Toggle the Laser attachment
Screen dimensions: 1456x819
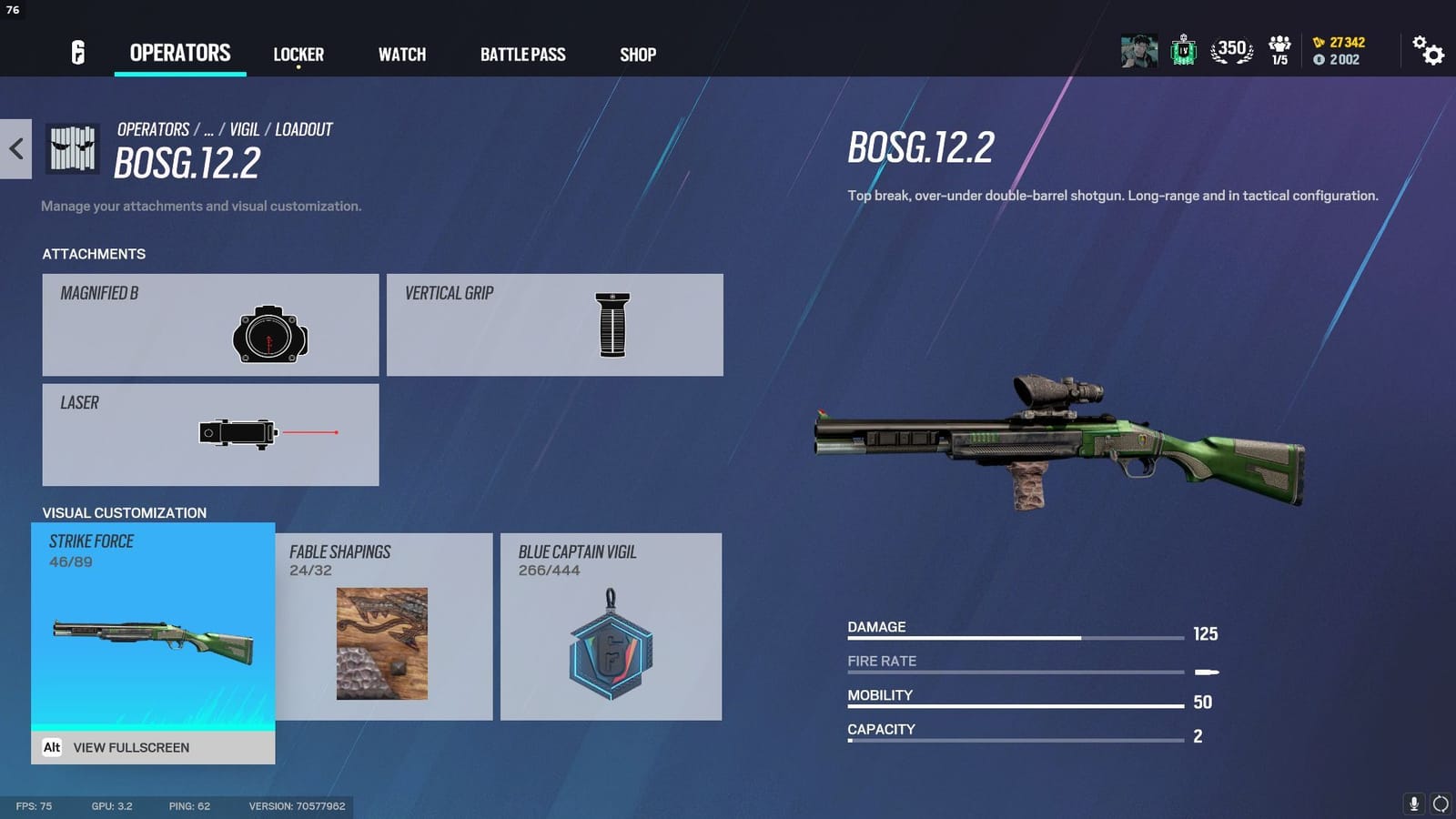(x=209, y=435)
